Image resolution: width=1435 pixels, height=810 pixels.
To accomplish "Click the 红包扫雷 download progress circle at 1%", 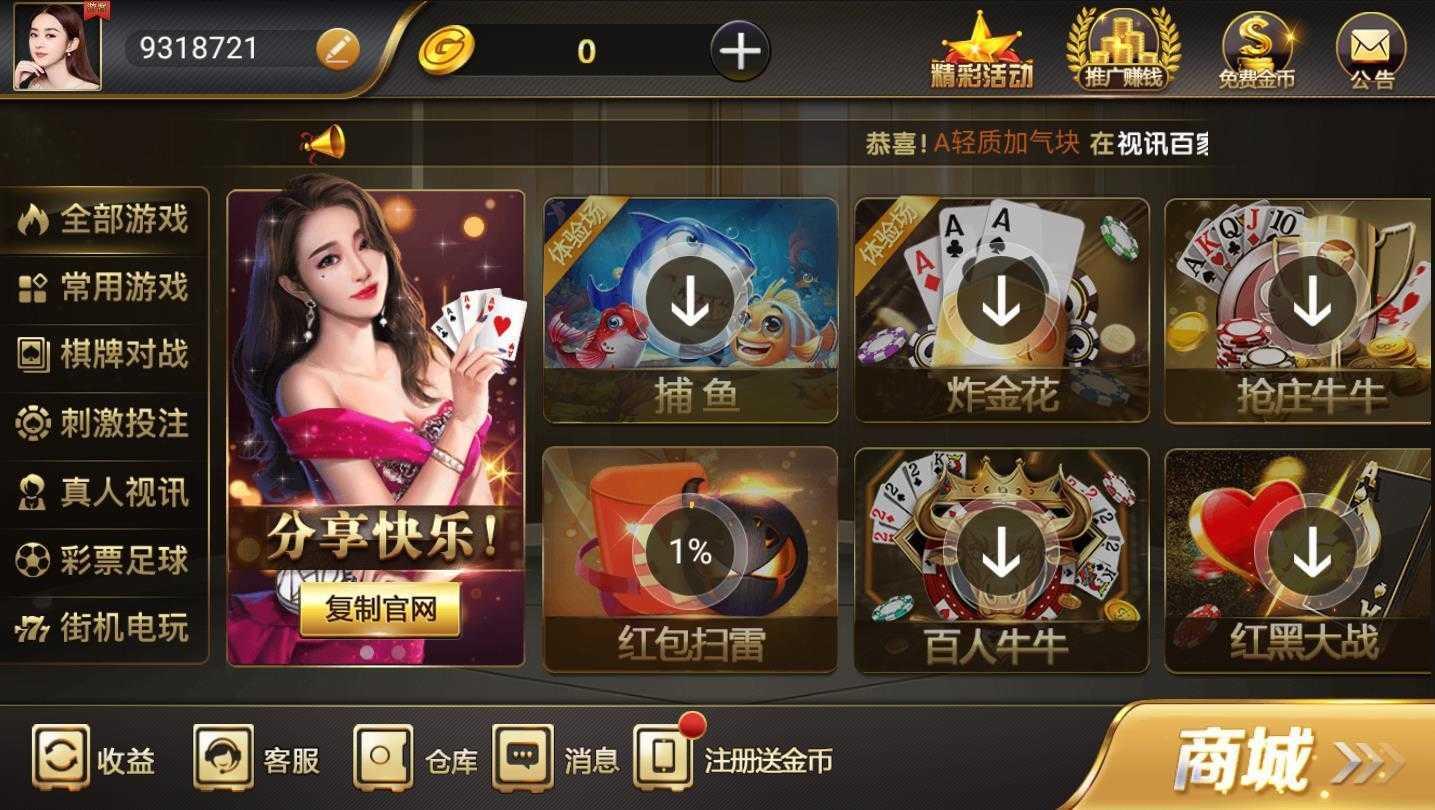I will point(692,549).
